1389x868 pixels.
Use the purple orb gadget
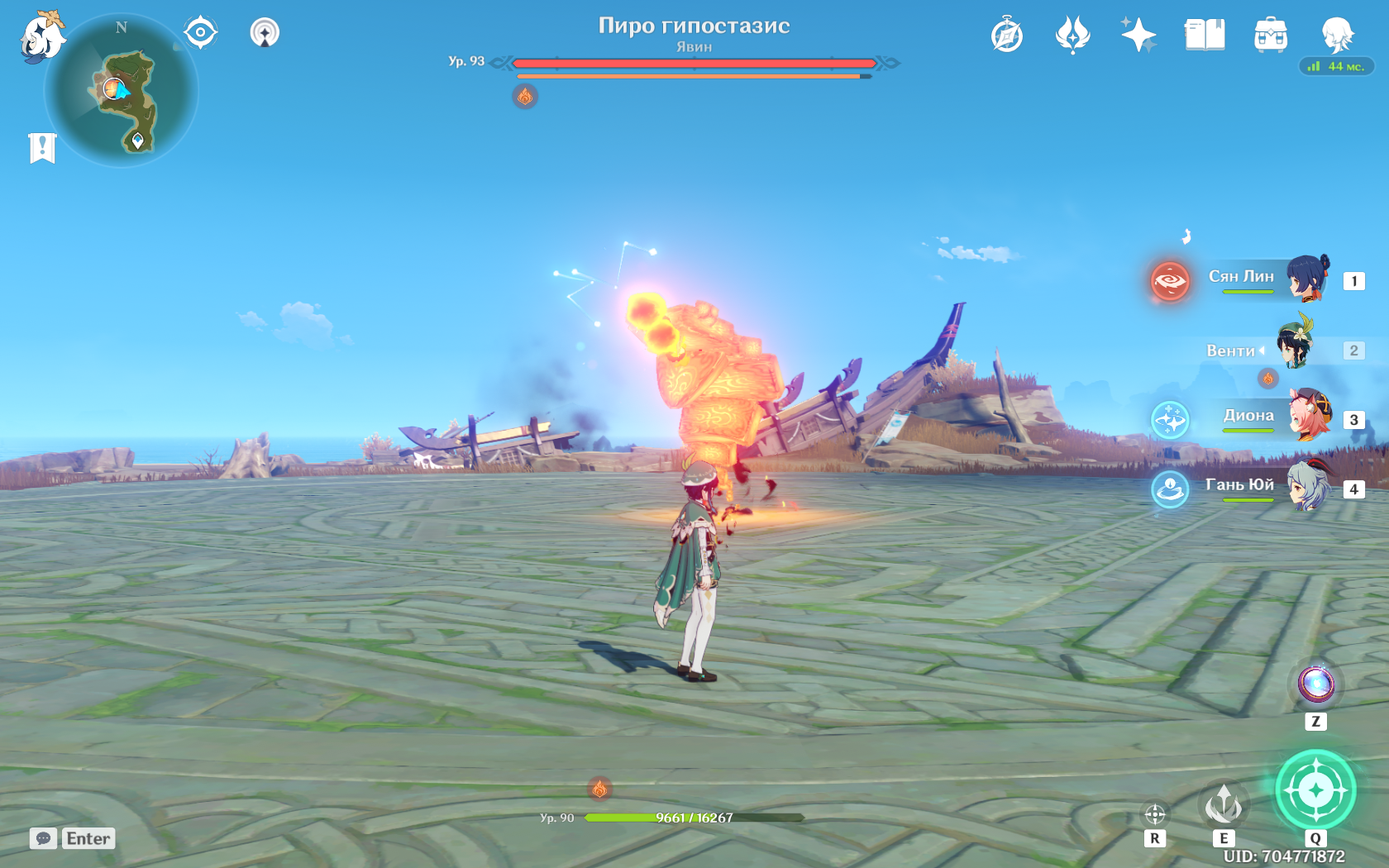click(1315, 685)
